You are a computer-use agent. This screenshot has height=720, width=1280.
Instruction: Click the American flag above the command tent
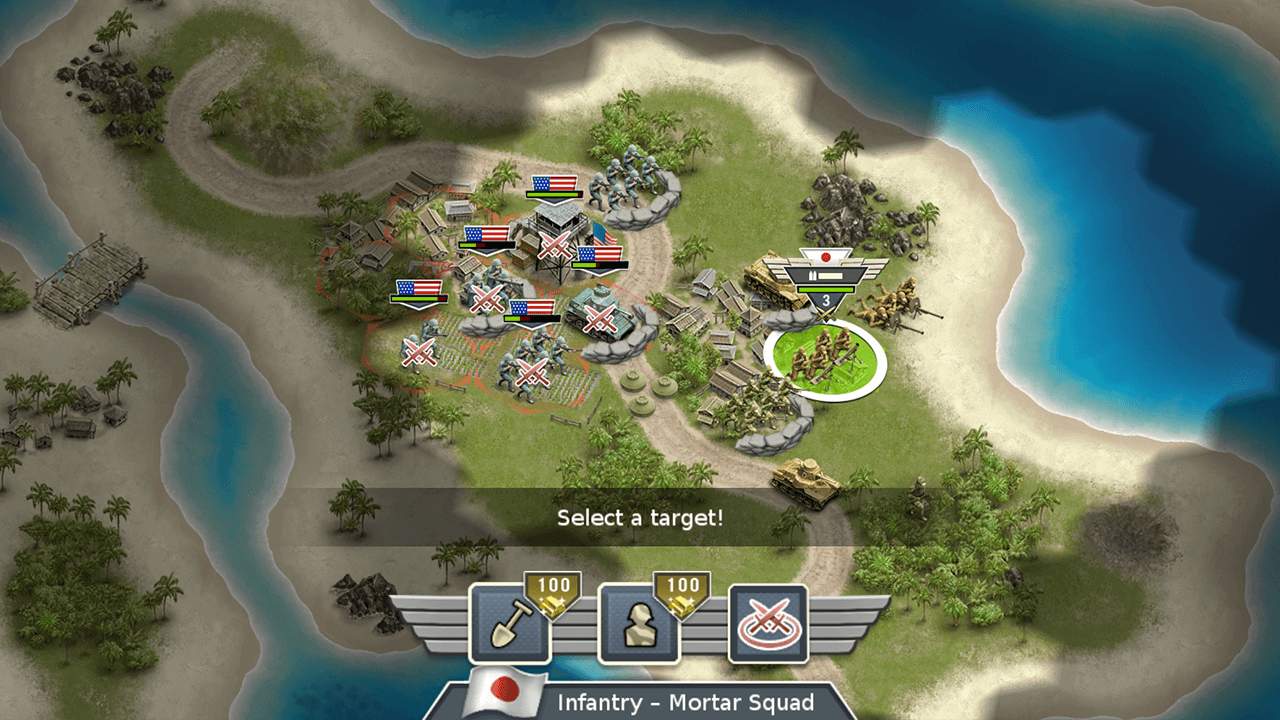pos(552,183)
